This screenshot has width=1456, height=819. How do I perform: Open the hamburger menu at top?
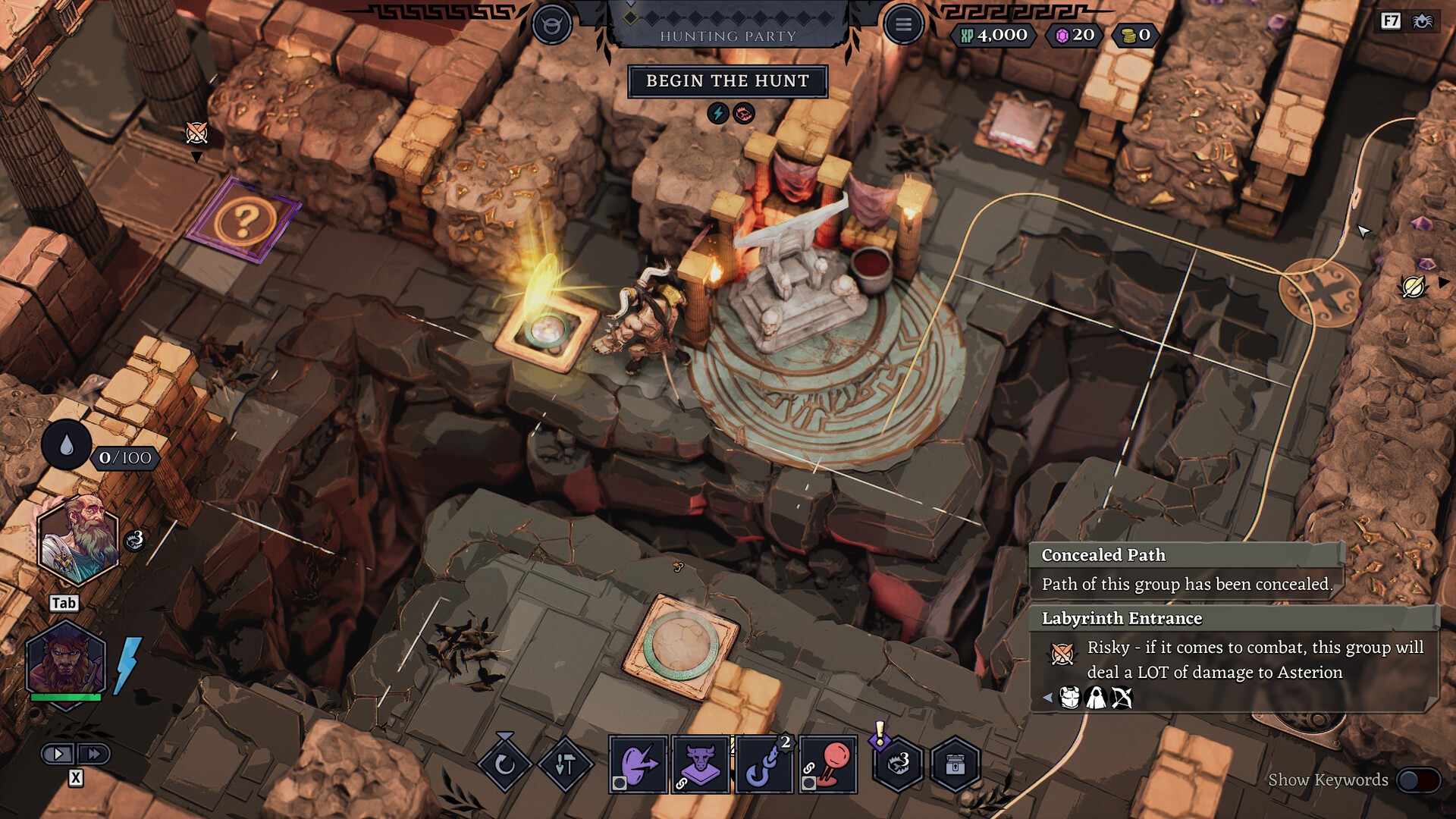pos(902,25)
